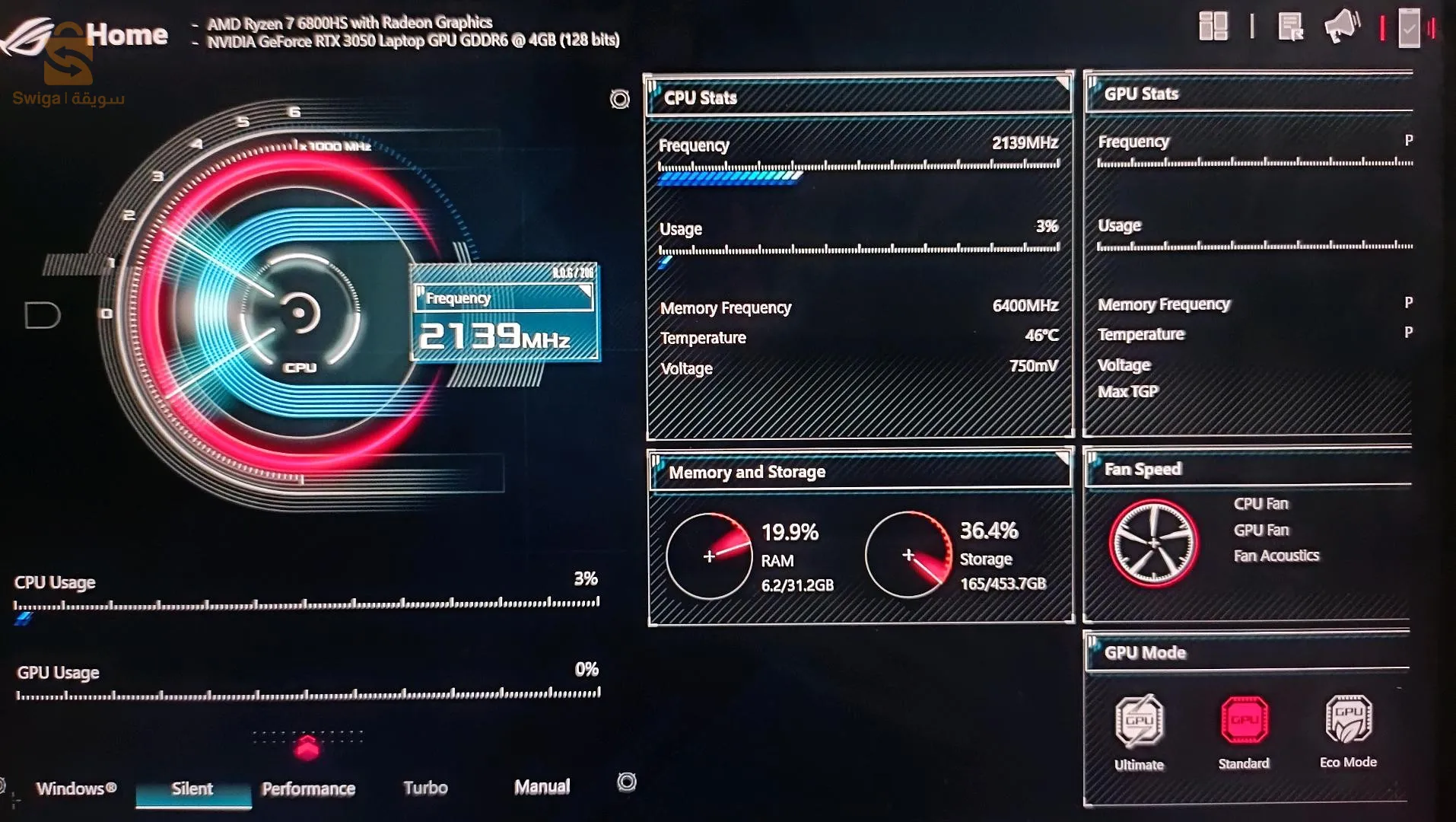
Task: Click the Fan Acoustics option
Action: [1276, 556]
